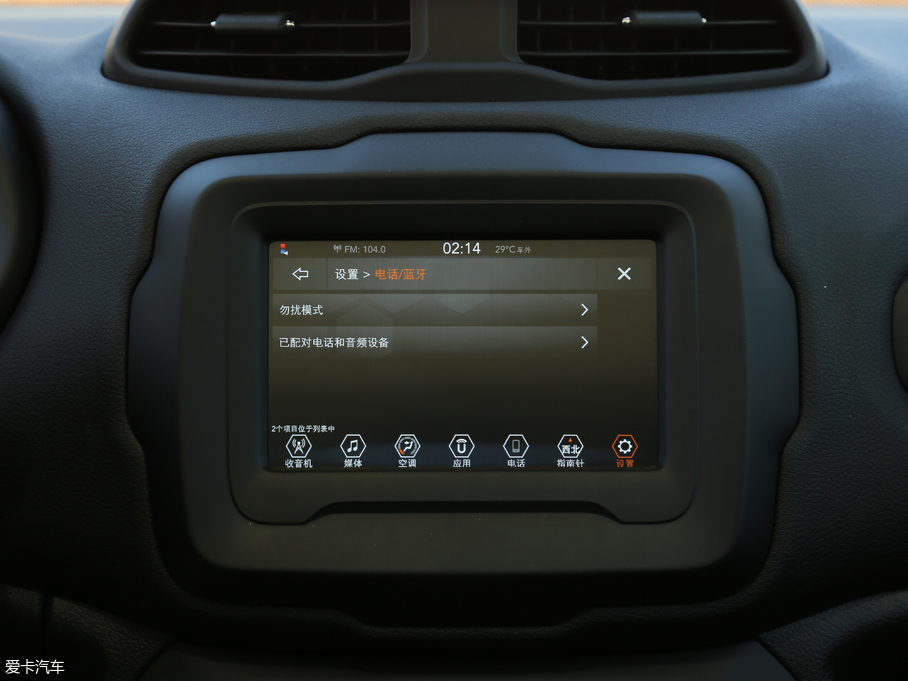Return to 设置 via the breadcrumb
This screenshot has width=908, height=681.
(346, 275)
